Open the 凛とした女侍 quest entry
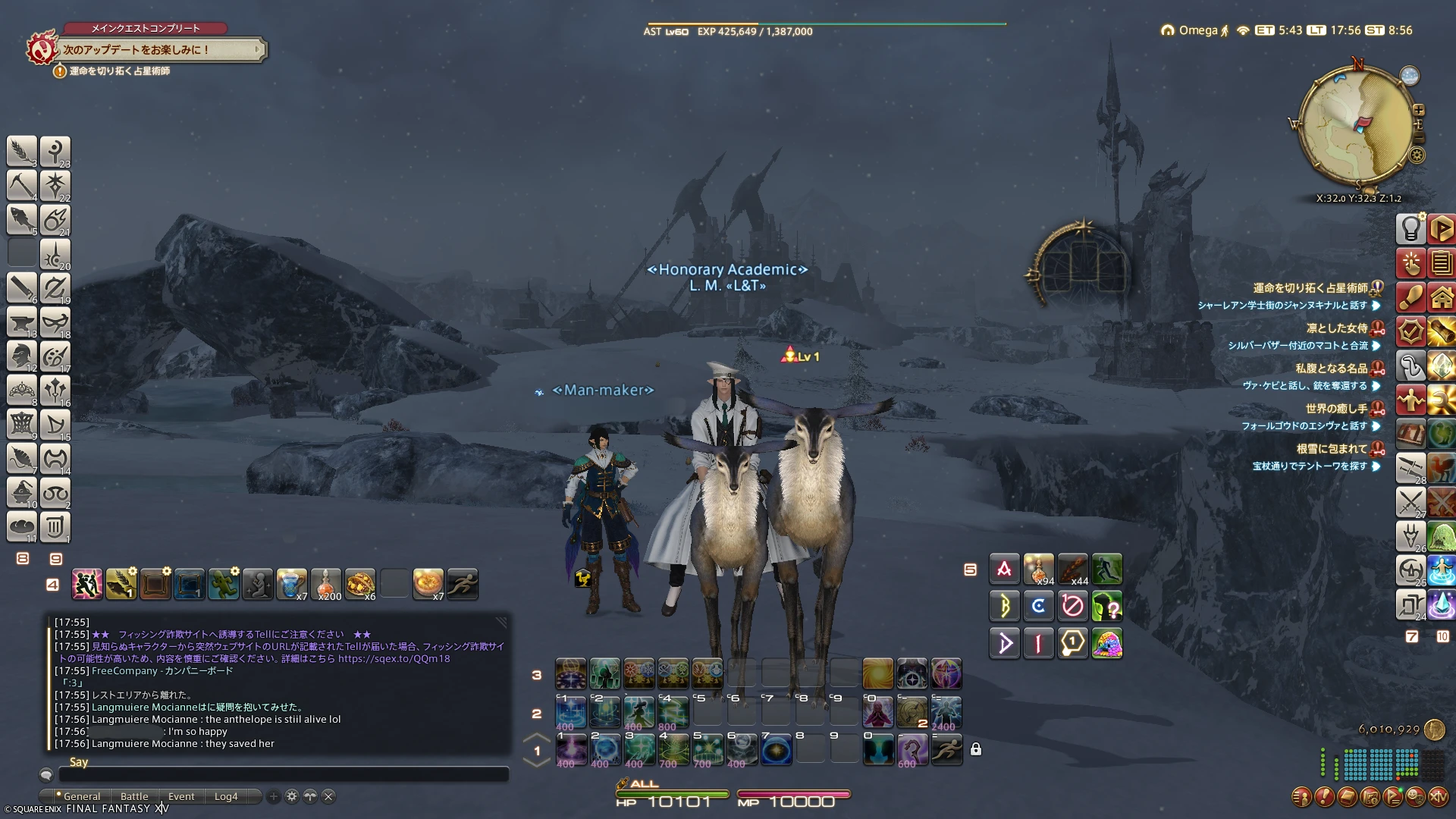The width and height of the screenshot is (1456, 819). point(1337,328)
